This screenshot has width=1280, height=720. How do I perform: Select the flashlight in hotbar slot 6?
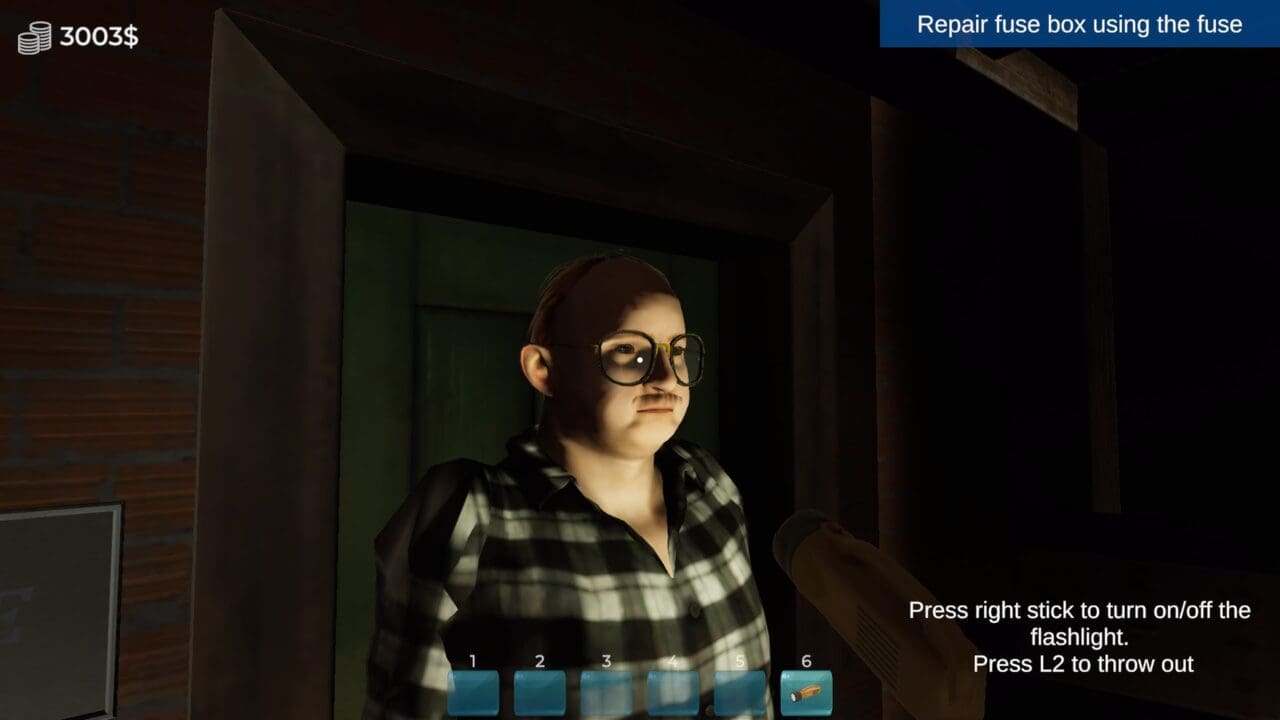tap(806, 693)
